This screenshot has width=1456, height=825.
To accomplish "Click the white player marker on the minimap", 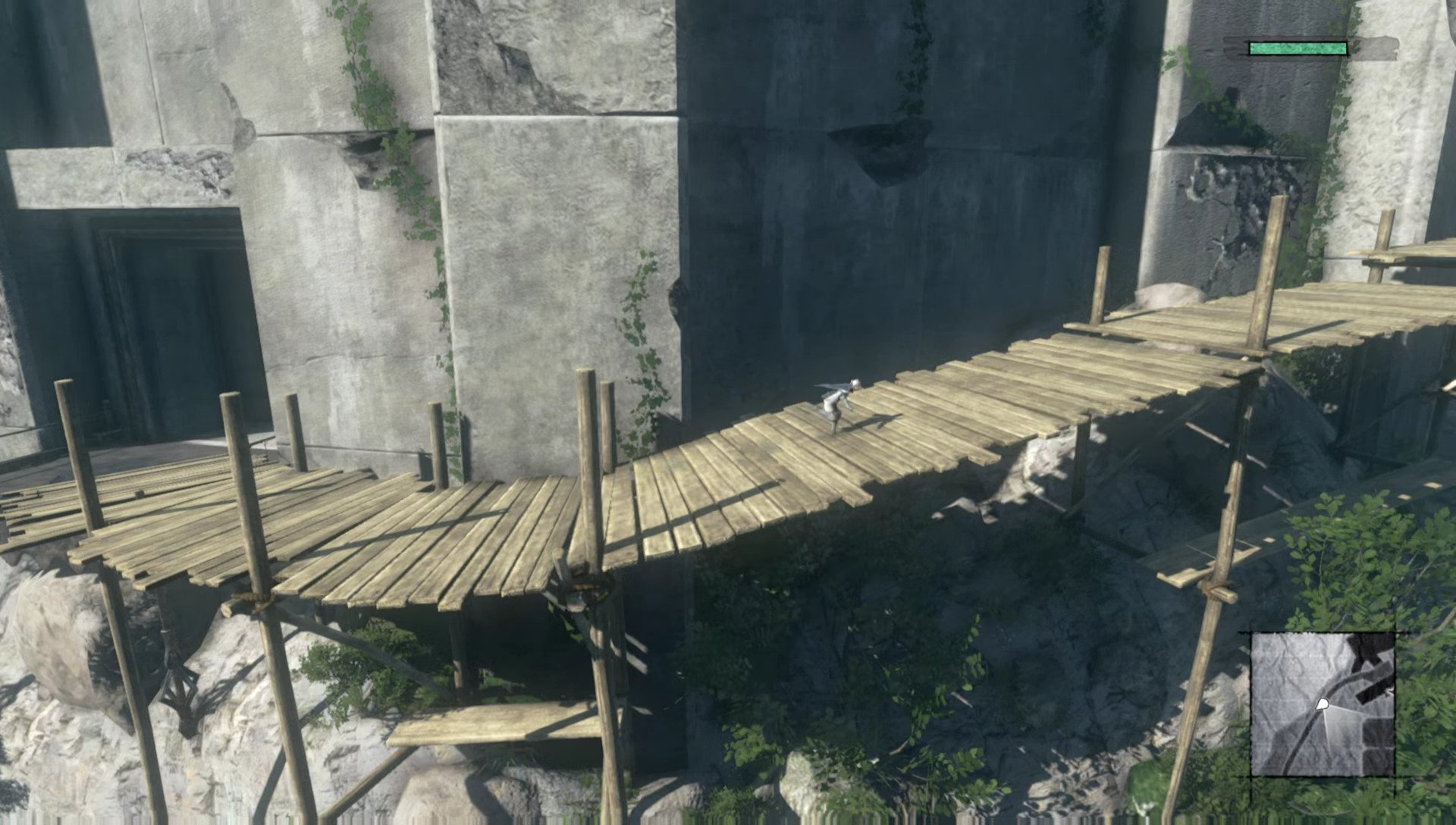I will (x=1323, y=704).
